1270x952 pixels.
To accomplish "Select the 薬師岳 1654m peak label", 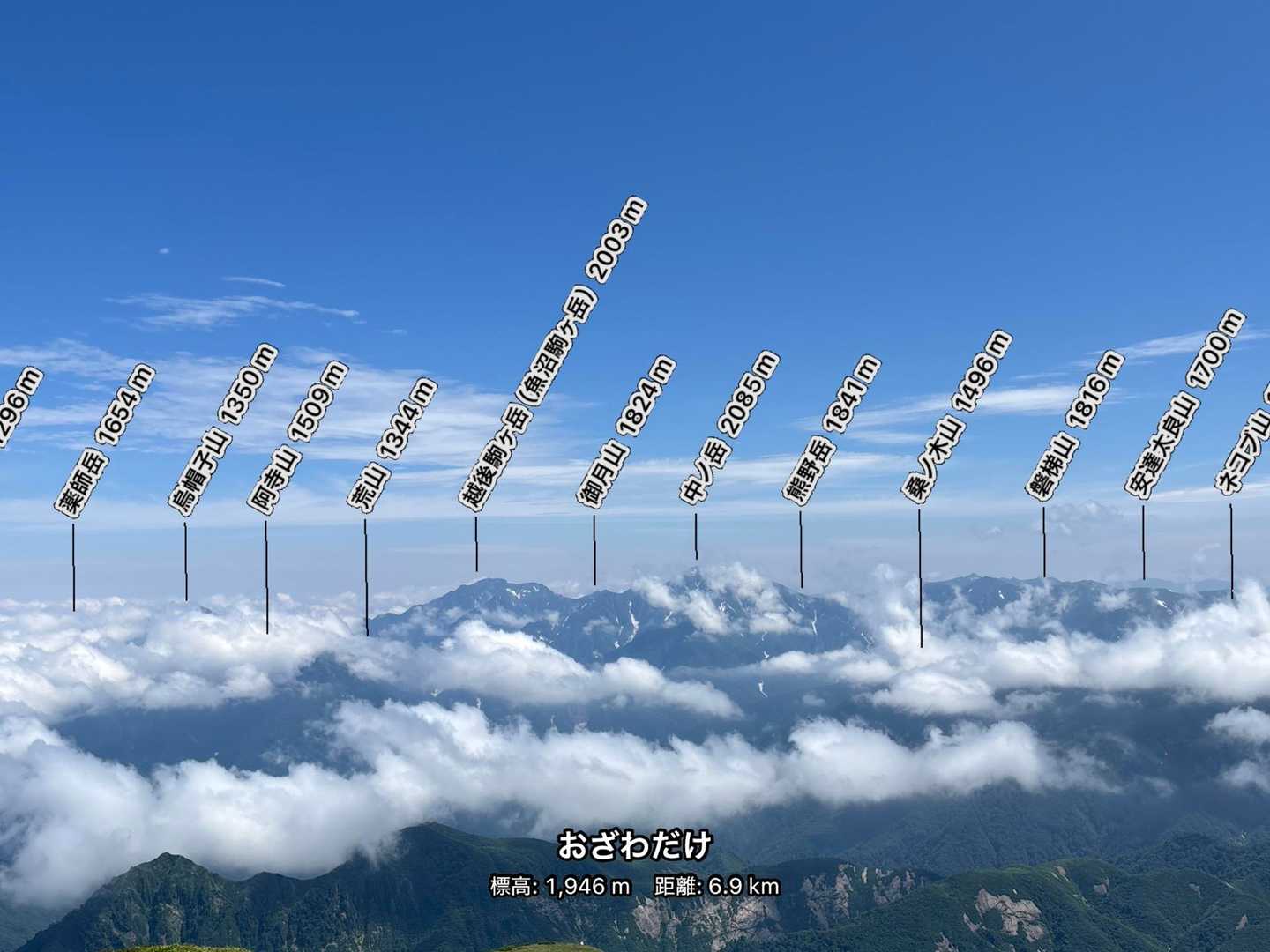I will pyautogui.click(x=105, y=441).
